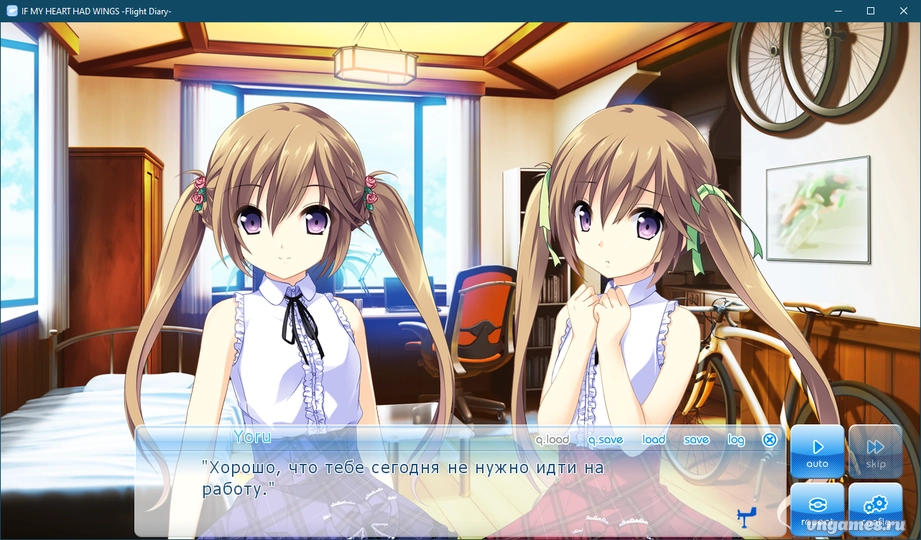Image resolution: width=921 pixels, height=540 pixels.
Task: Maximize the game window
Action: 870,10
